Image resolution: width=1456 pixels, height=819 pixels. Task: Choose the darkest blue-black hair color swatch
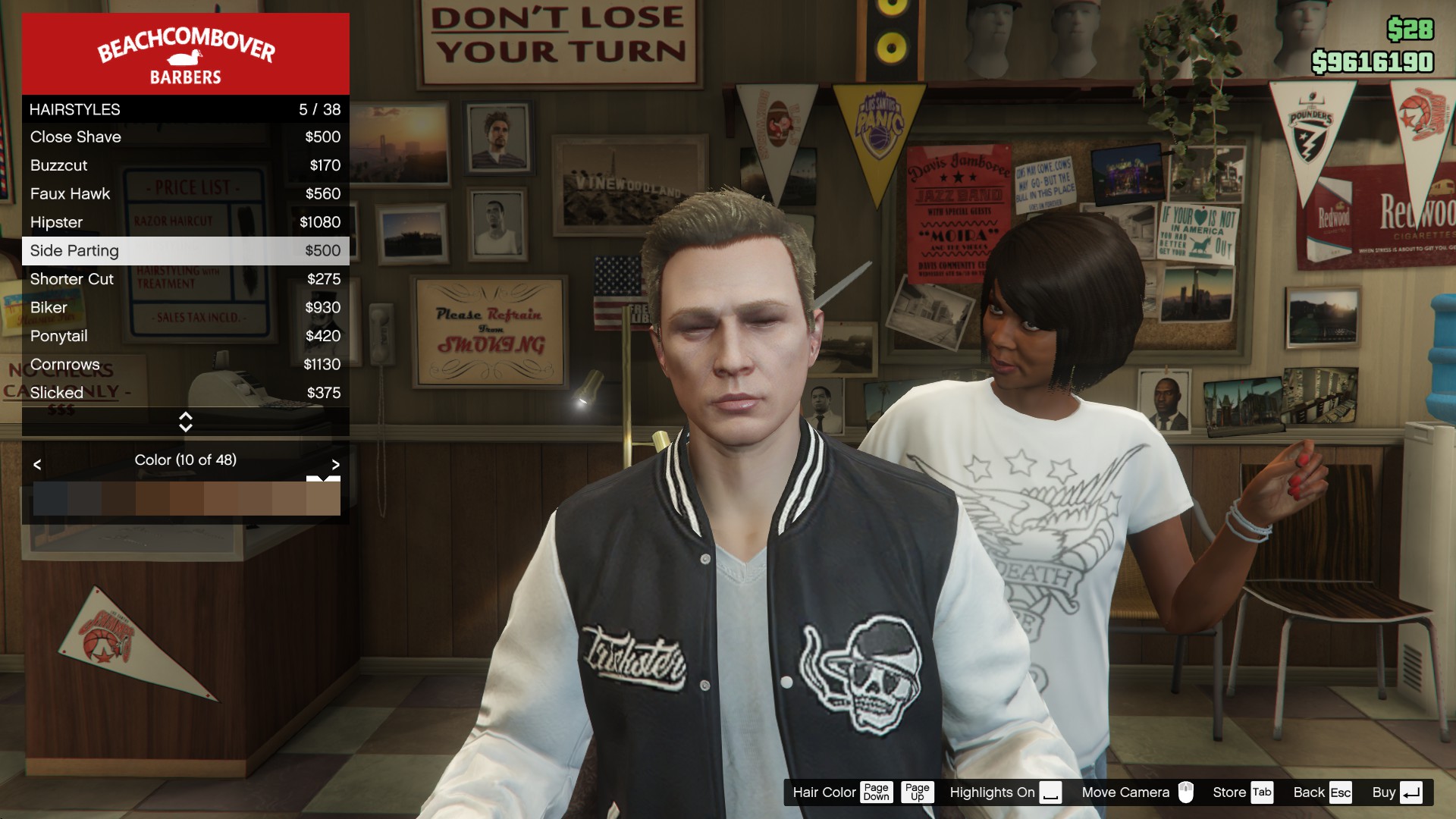[50, 498]
